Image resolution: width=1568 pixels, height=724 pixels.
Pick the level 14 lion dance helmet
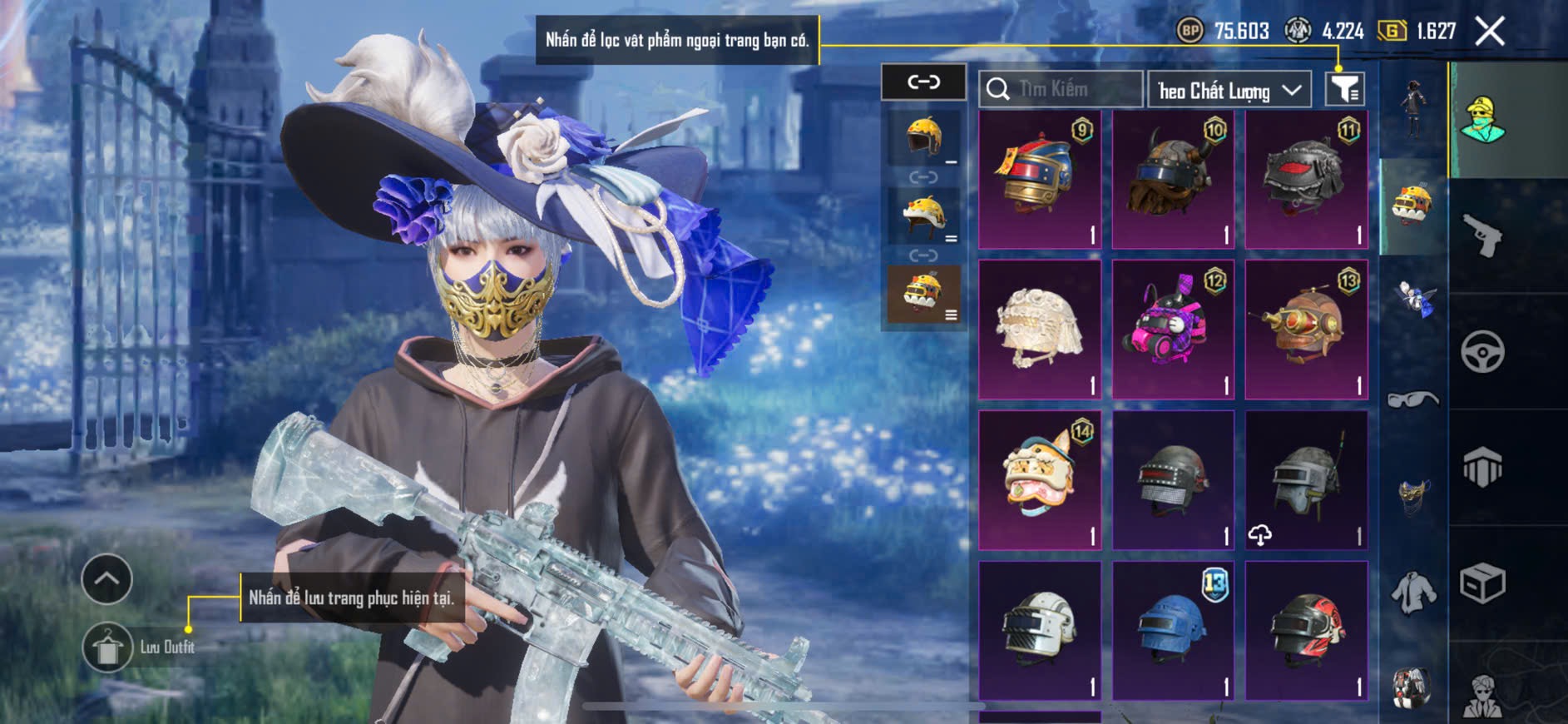[1040, 480]
